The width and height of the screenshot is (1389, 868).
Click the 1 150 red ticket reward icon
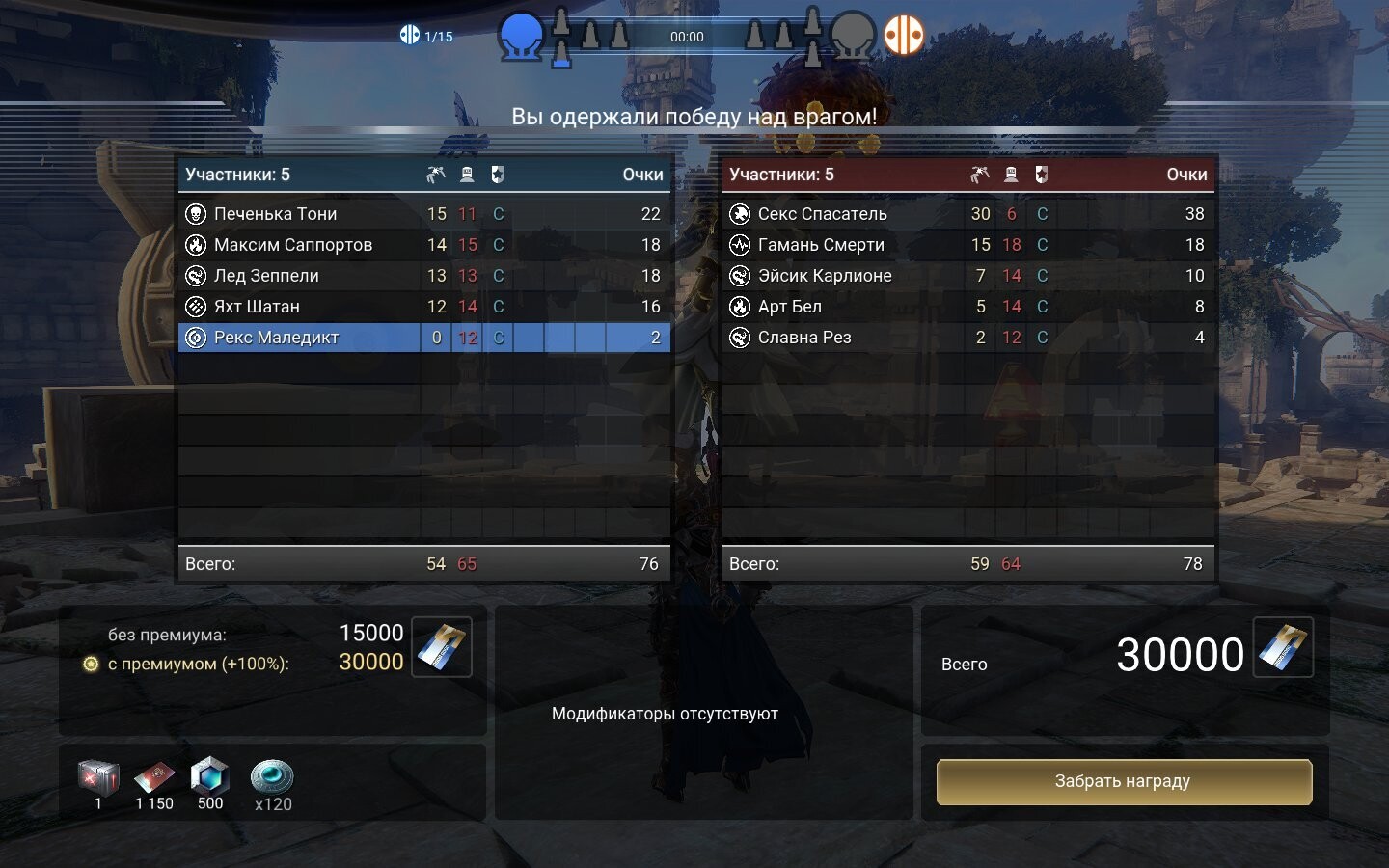click(x=153, y=776)
